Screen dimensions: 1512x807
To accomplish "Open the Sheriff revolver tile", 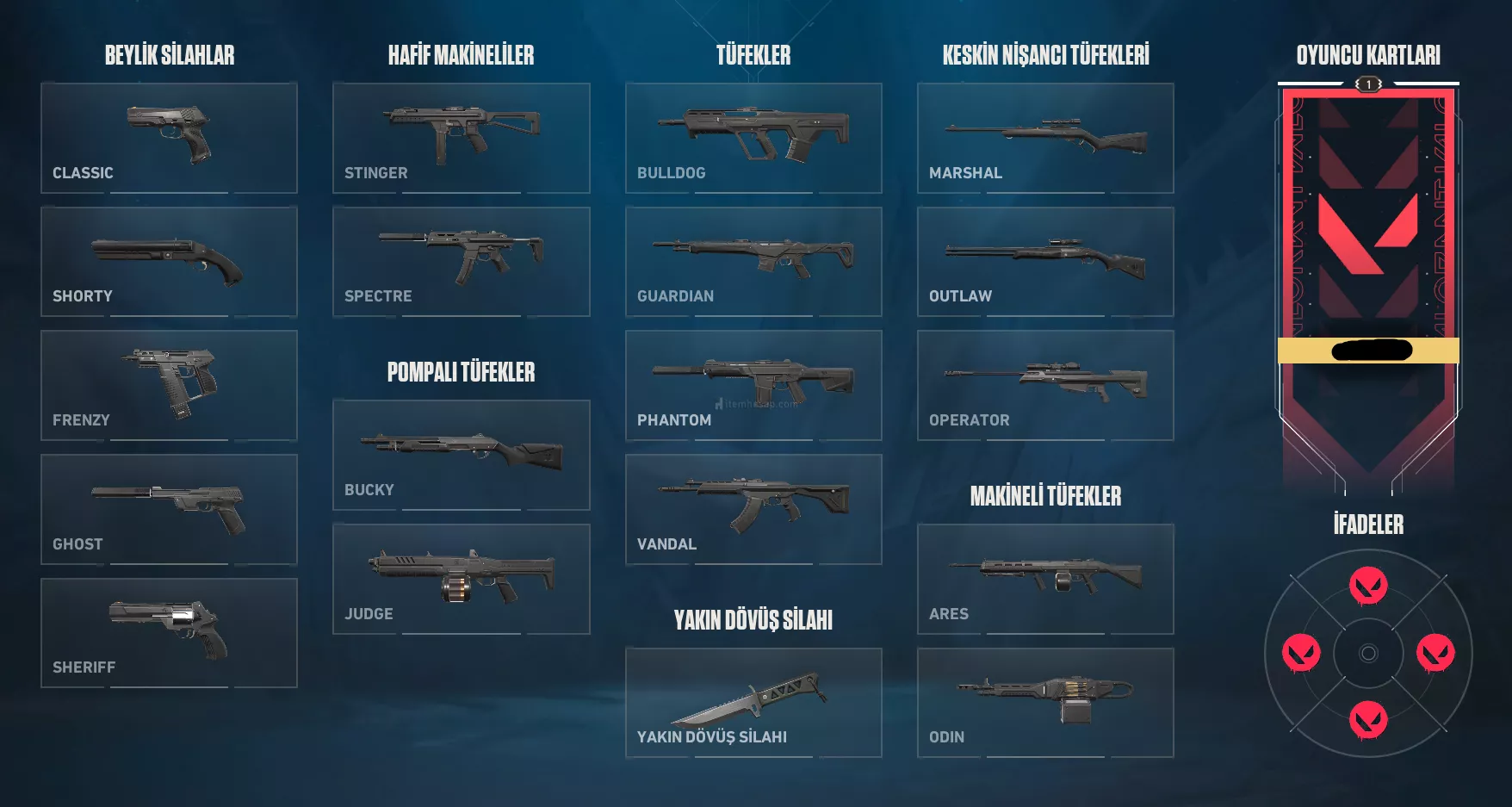I will click(169, 632).
